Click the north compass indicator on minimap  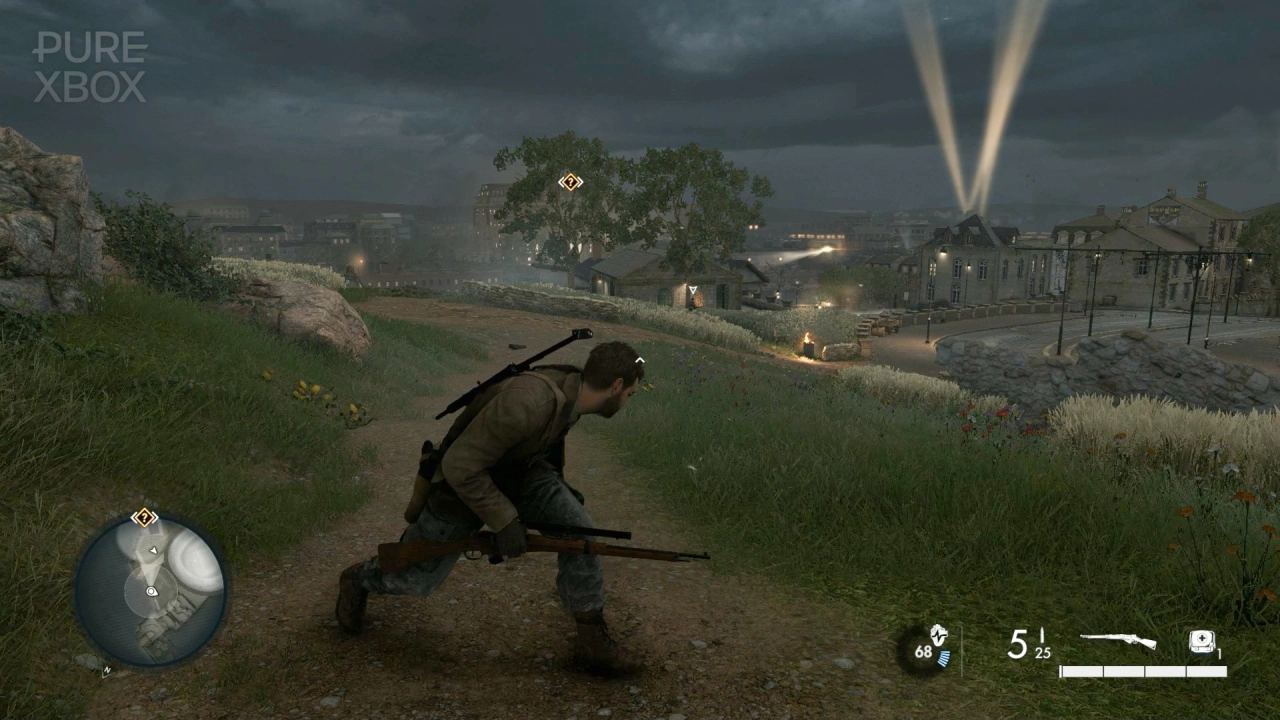107,670
